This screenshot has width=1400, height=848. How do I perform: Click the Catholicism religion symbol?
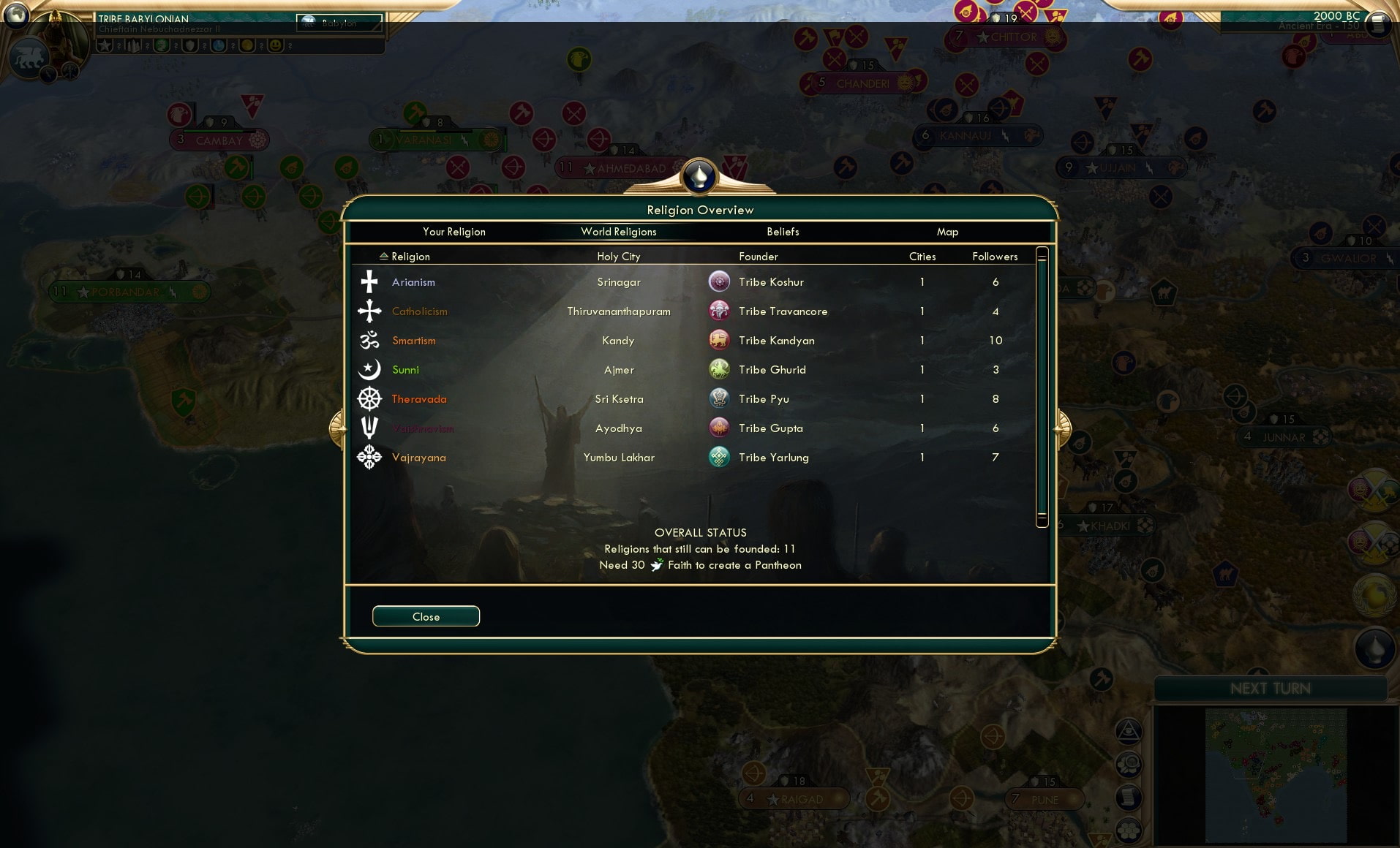pos(369,311)
